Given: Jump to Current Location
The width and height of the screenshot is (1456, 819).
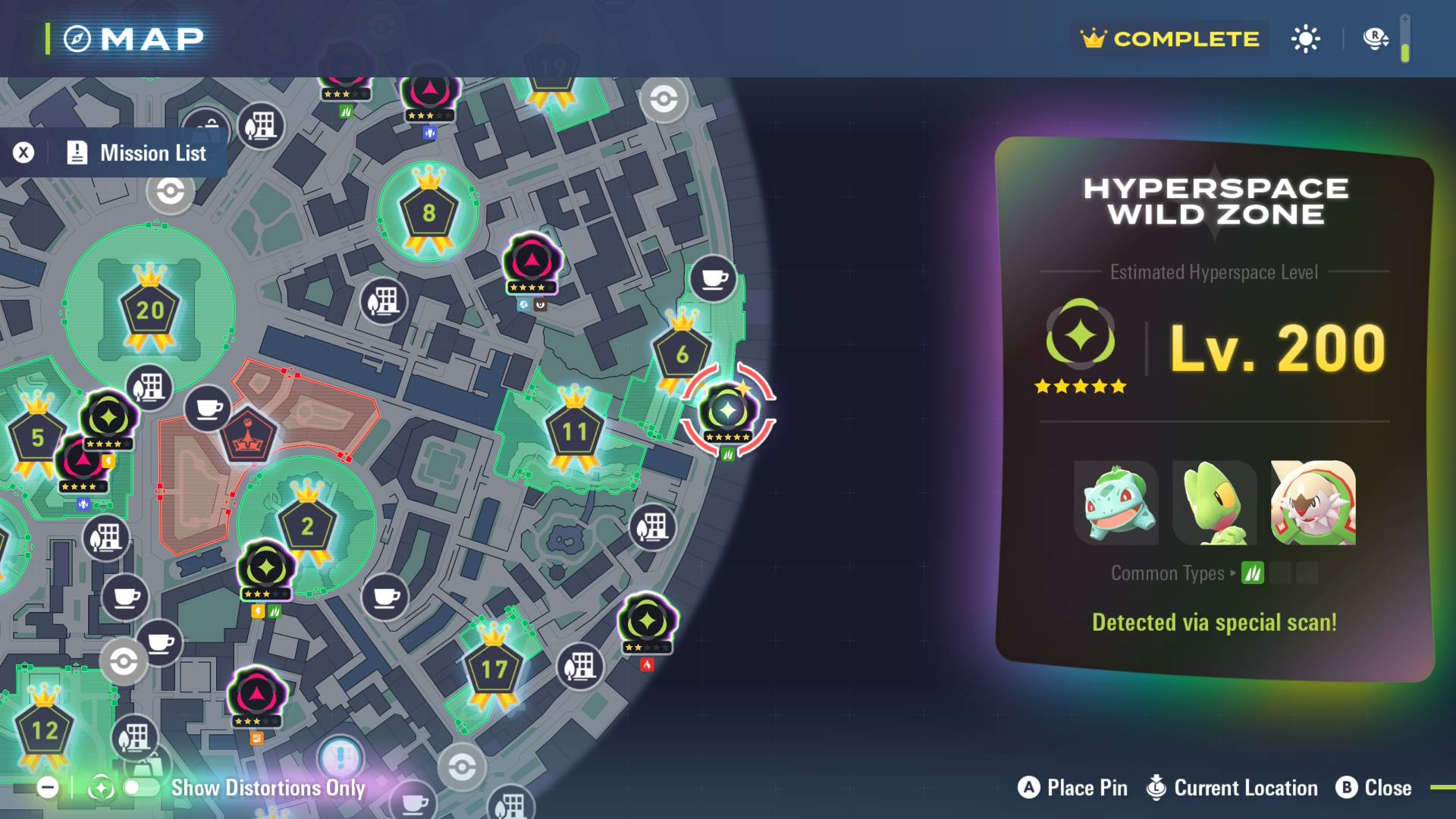Looking at the screenshot, I should [x=1232, y=788].
